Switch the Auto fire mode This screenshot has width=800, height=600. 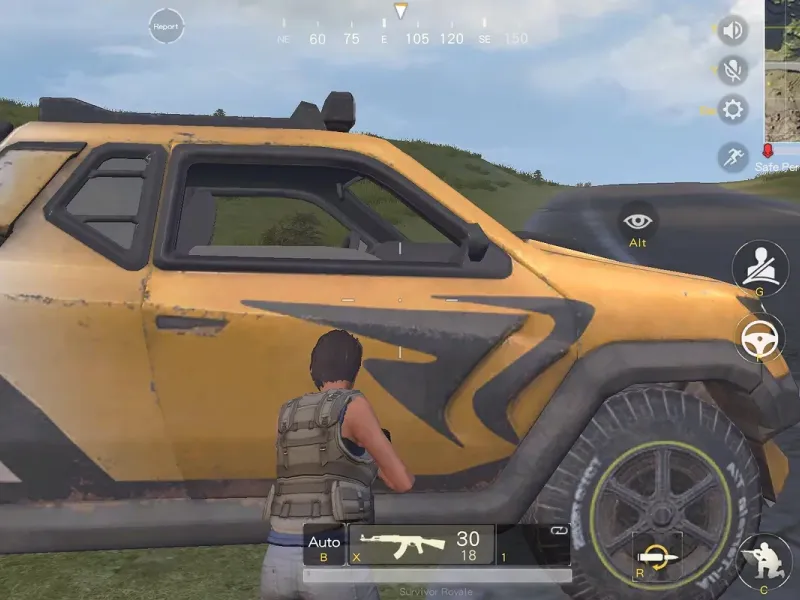tap(324, 545)
